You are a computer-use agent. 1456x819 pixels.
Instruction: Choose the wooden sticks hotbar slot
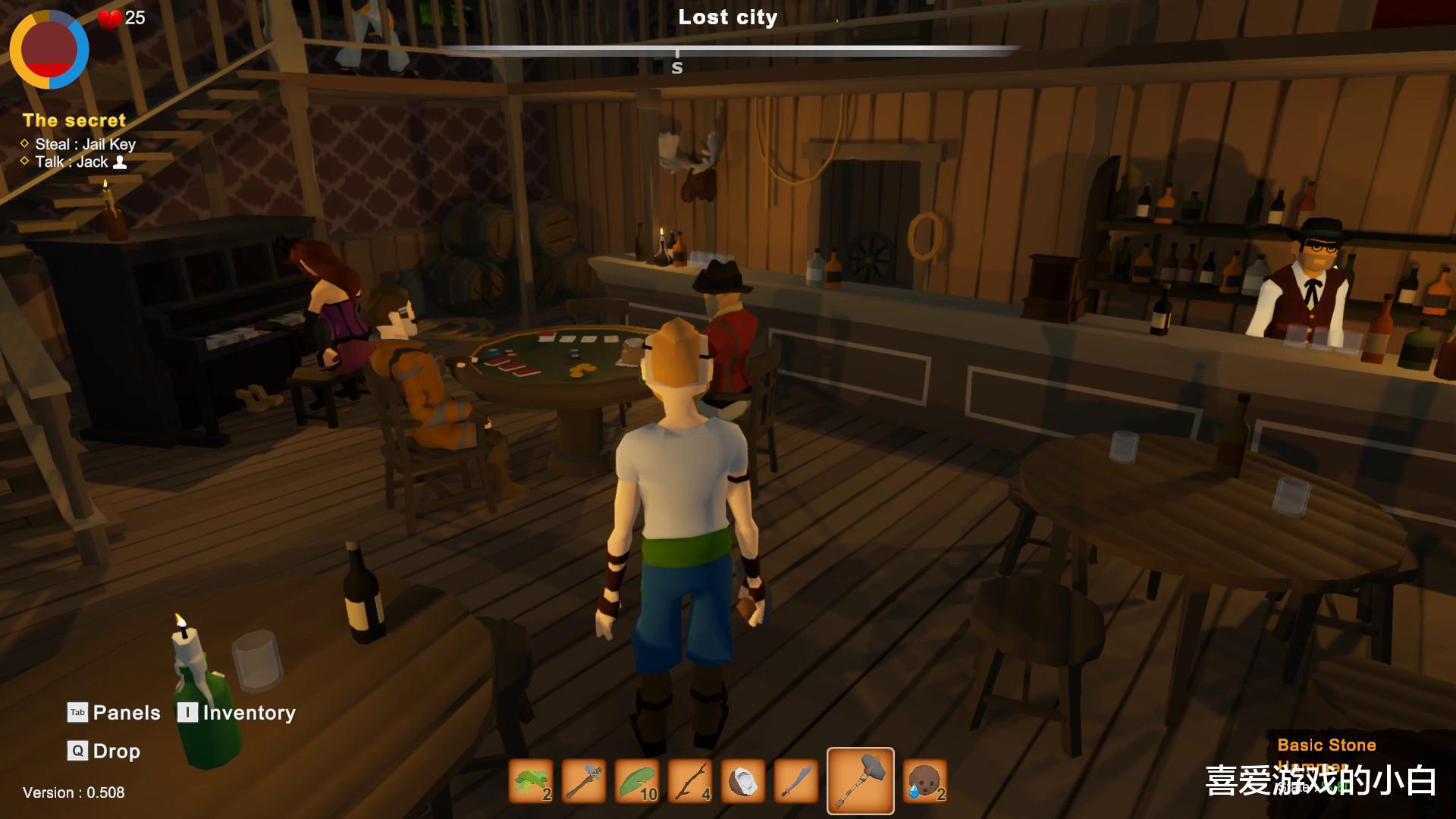tap(691, 781)
